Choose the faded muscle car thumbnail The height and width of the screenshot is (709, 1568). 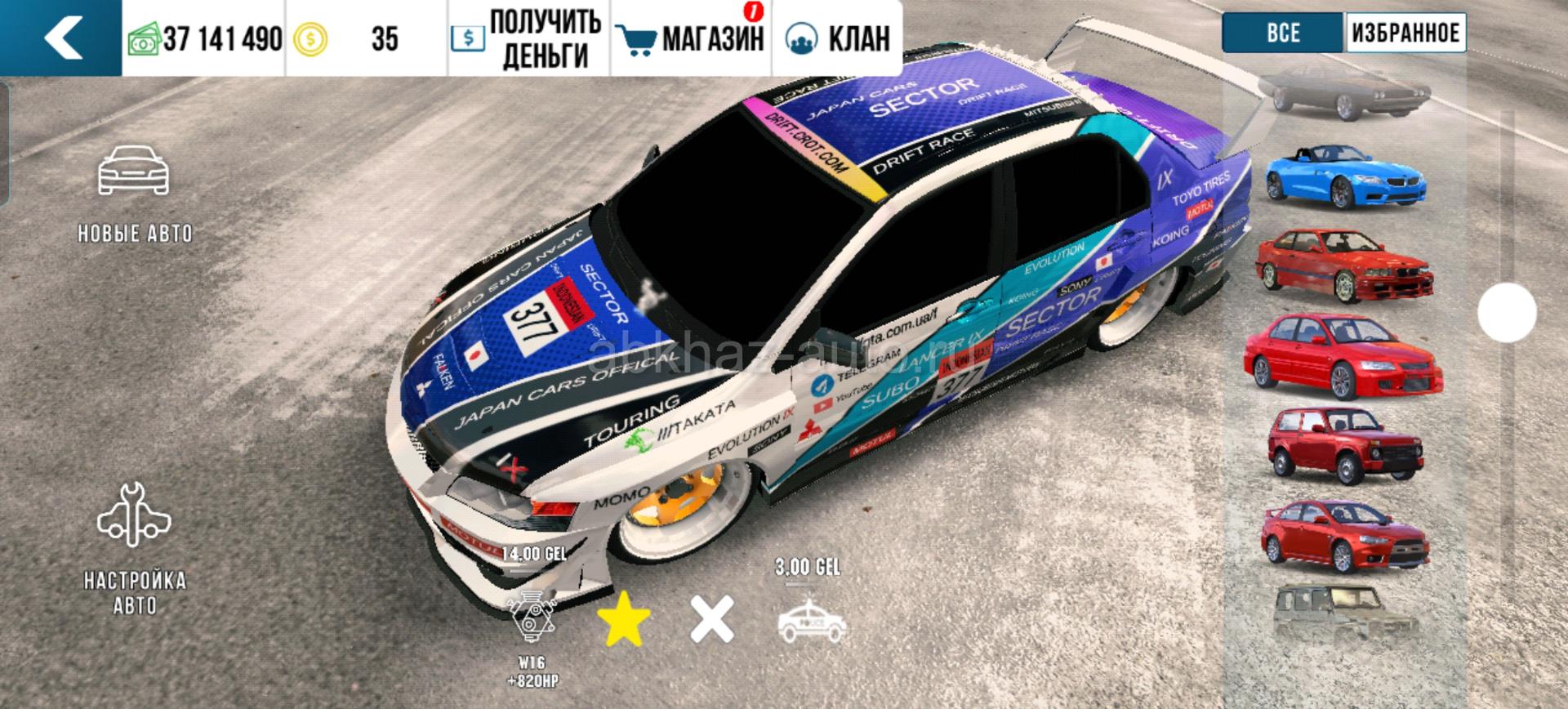(x=1346, y=91)
